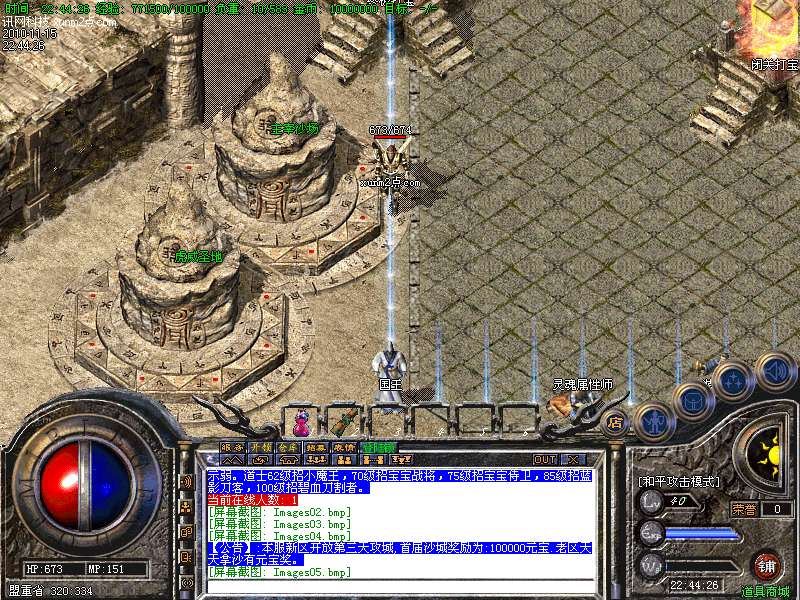800x600 pixels.
Task: Open the red 铺 item mall button
Action: [x=766, y=567]
